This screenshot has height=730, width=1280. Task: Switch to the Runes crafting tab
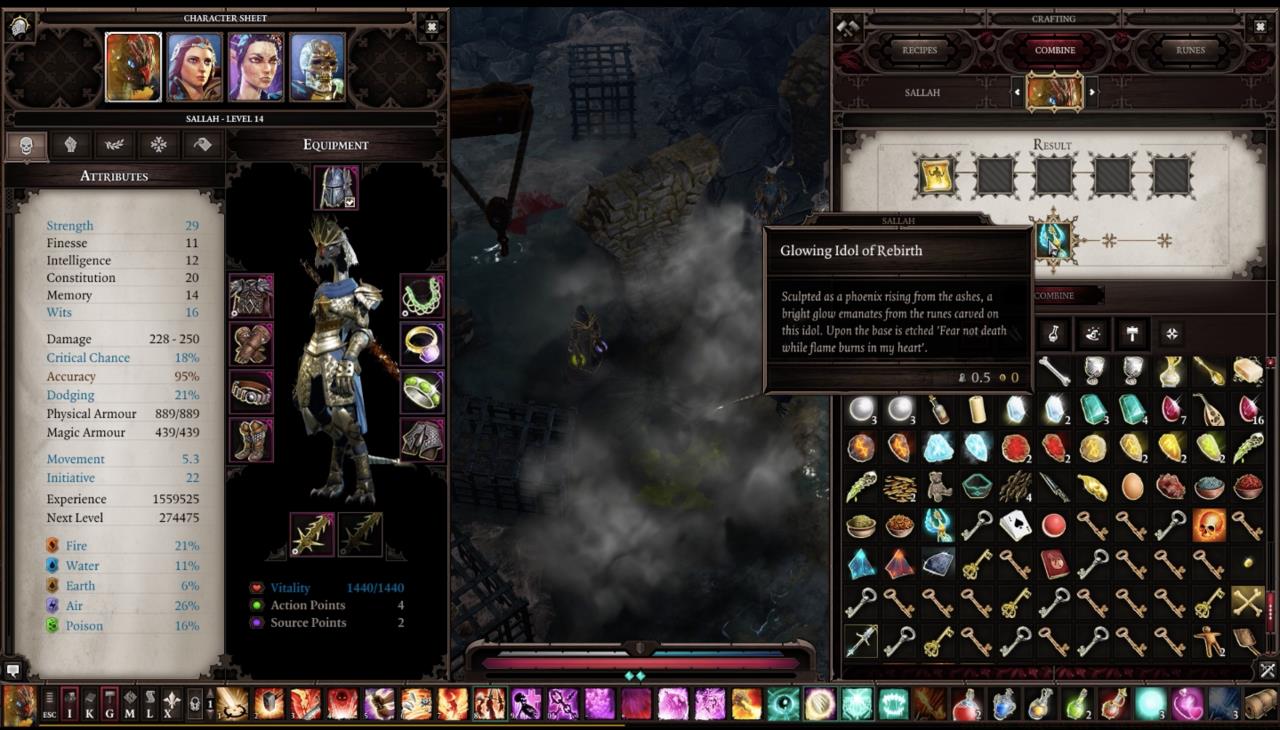(1190, 50)
